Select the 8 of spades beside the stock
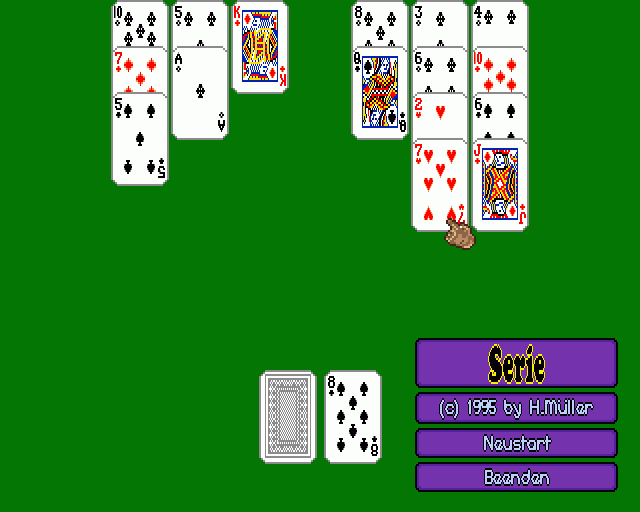The image size is (640, 512). click(353, 416)
